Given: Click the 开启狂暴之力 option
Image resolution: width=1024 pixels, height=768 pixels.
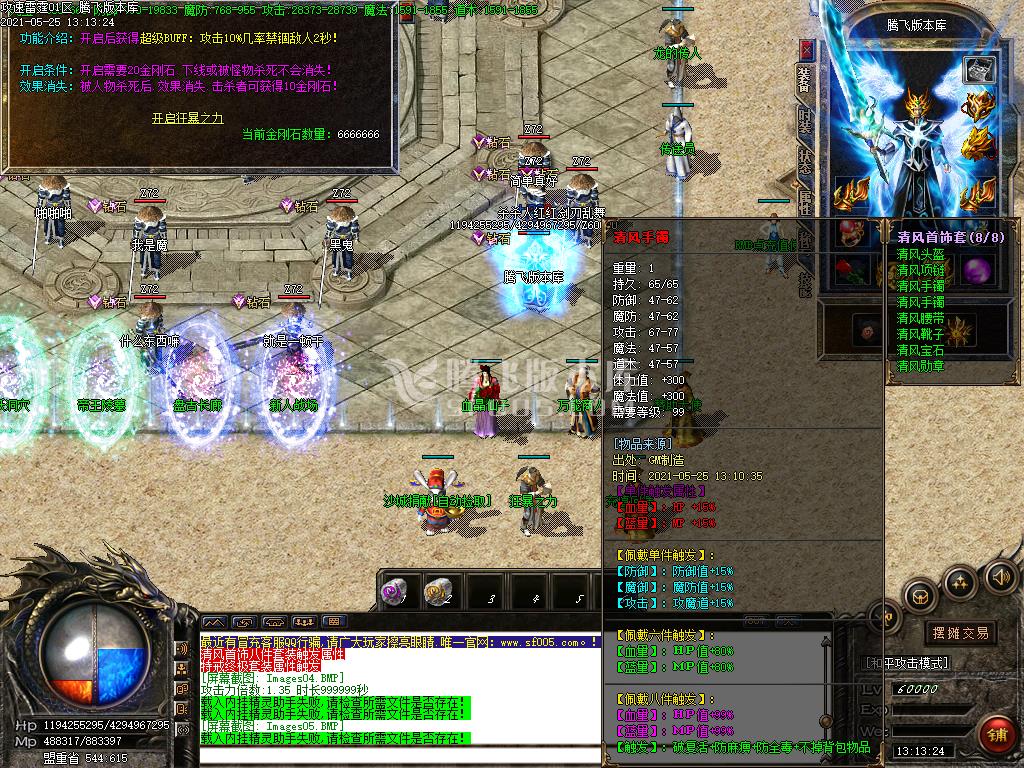Looking at the screenshot, I should [187, 118].
